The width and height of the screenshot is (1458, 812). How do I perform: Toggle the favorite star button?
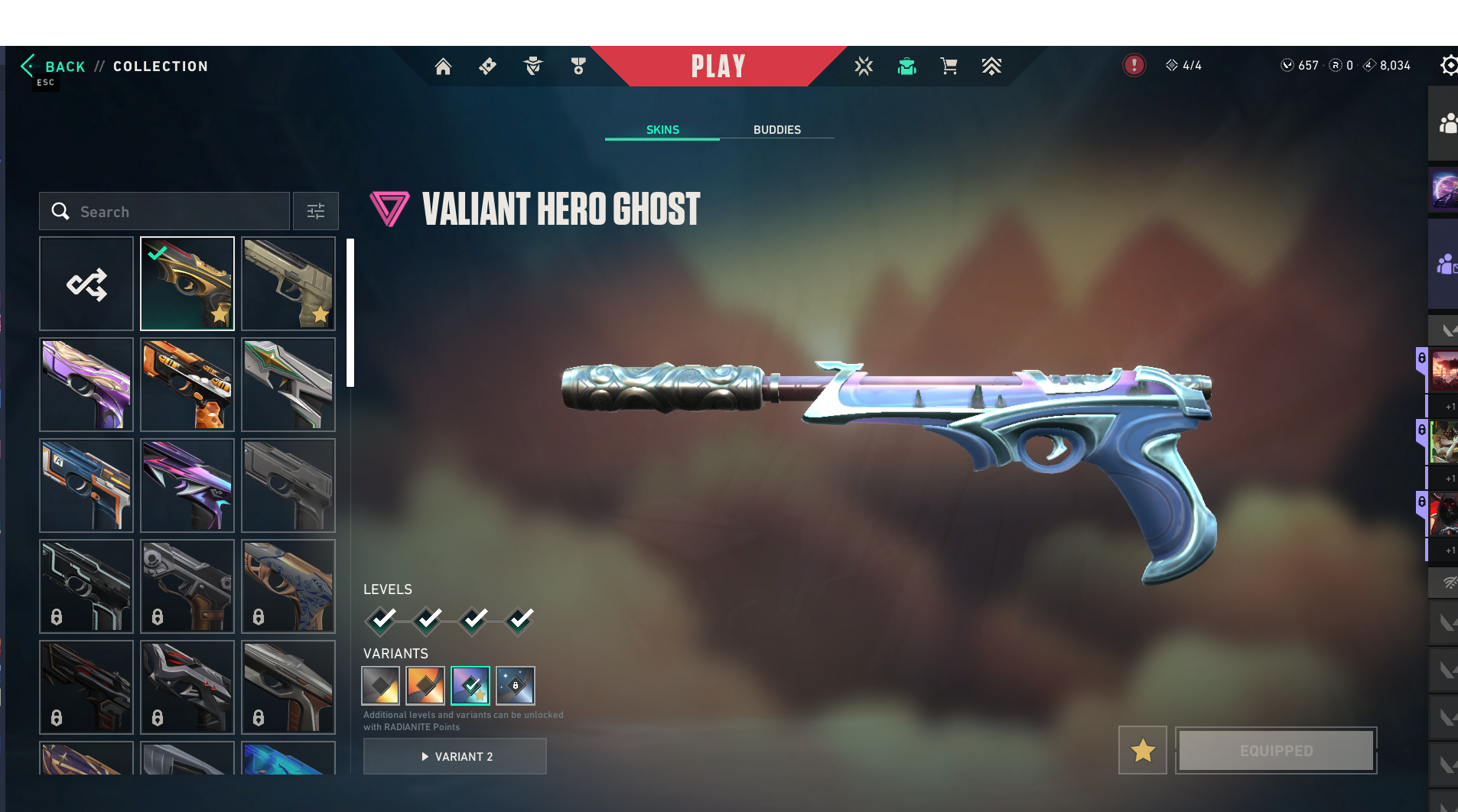tap(1143, 751)
